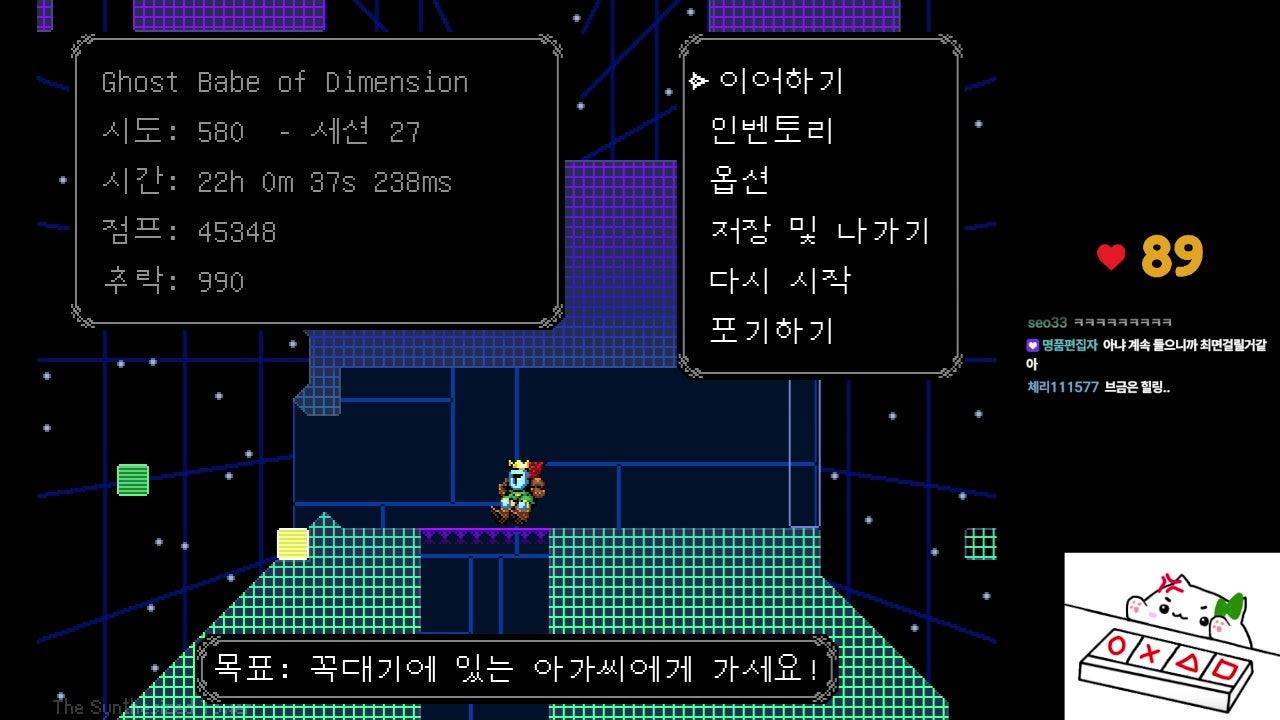Select 이어하기 to resume the game

(781, 81)
